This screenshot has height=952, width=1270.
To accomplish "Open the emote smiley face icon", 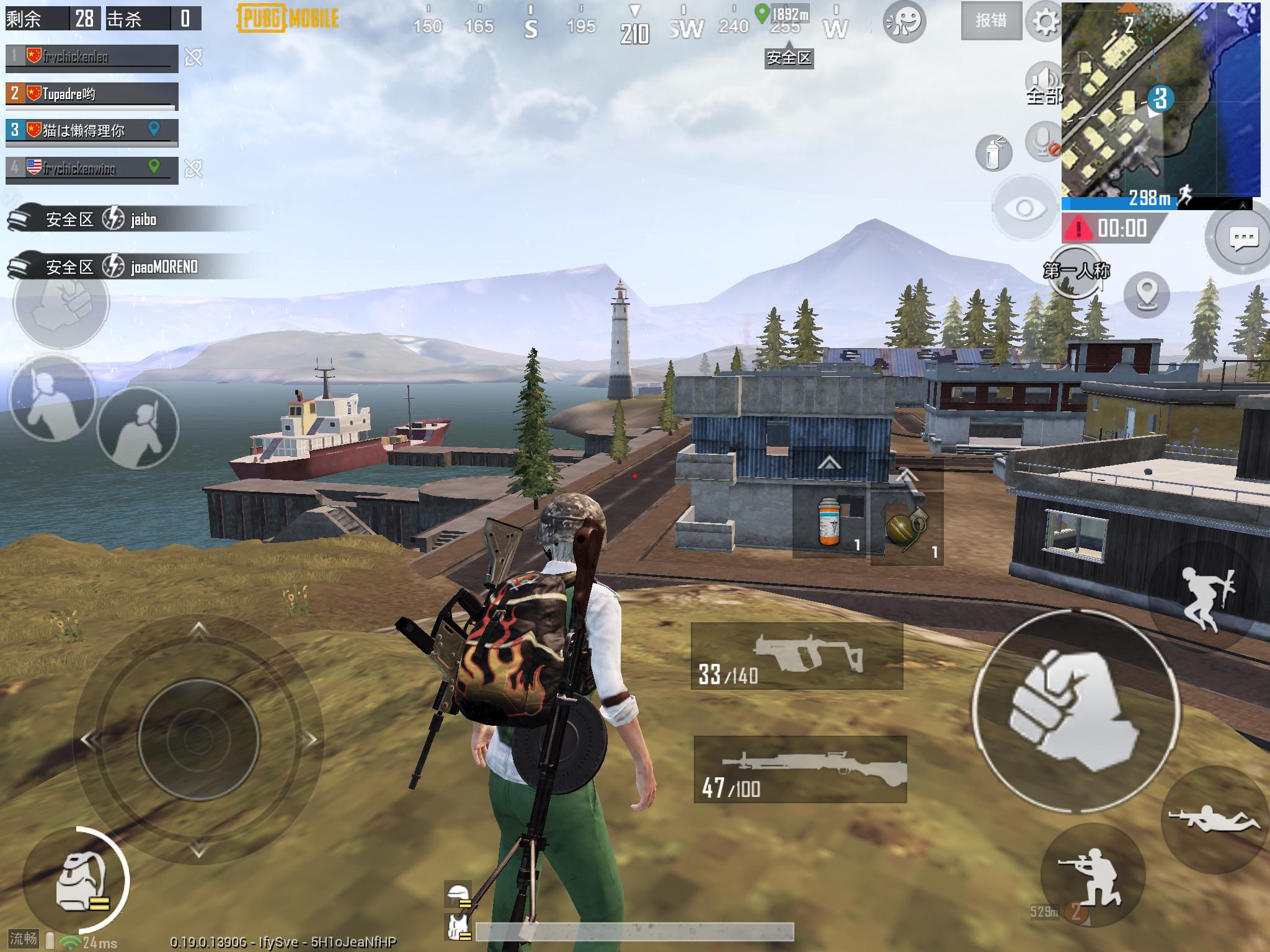I will 904,22.
